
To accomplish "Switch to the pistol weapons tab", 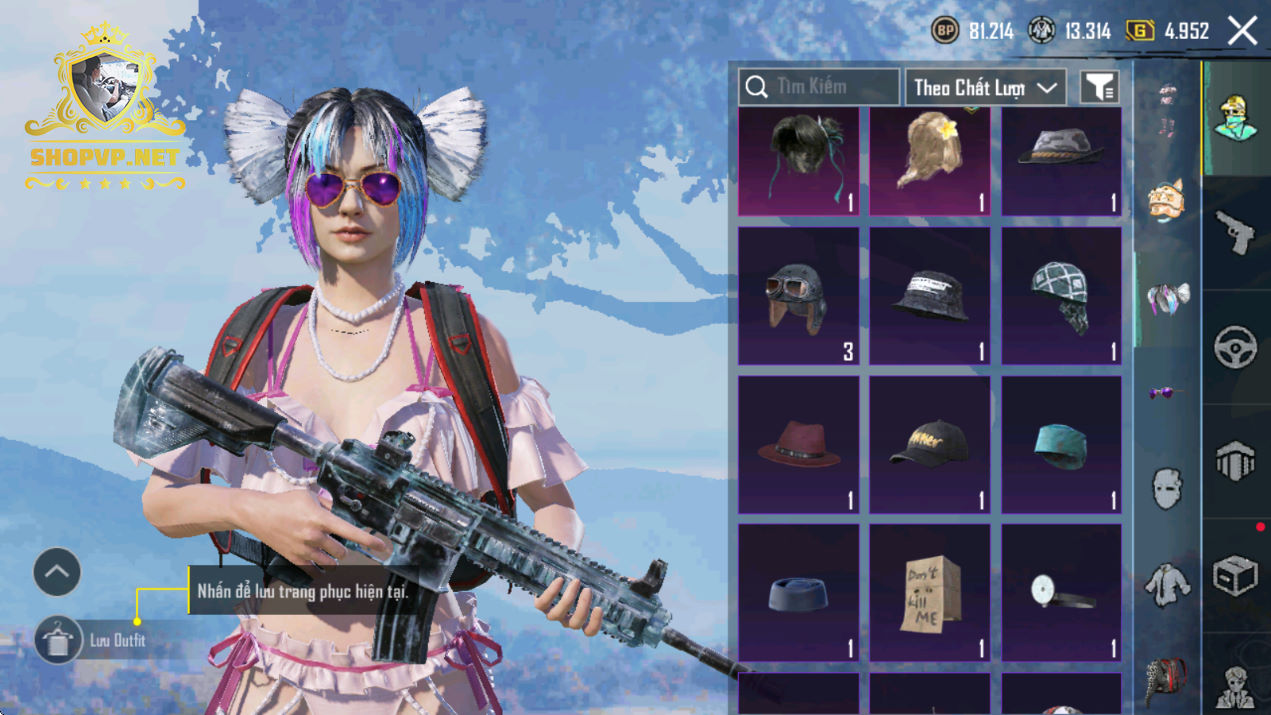I will click(x=1235, y=232).
